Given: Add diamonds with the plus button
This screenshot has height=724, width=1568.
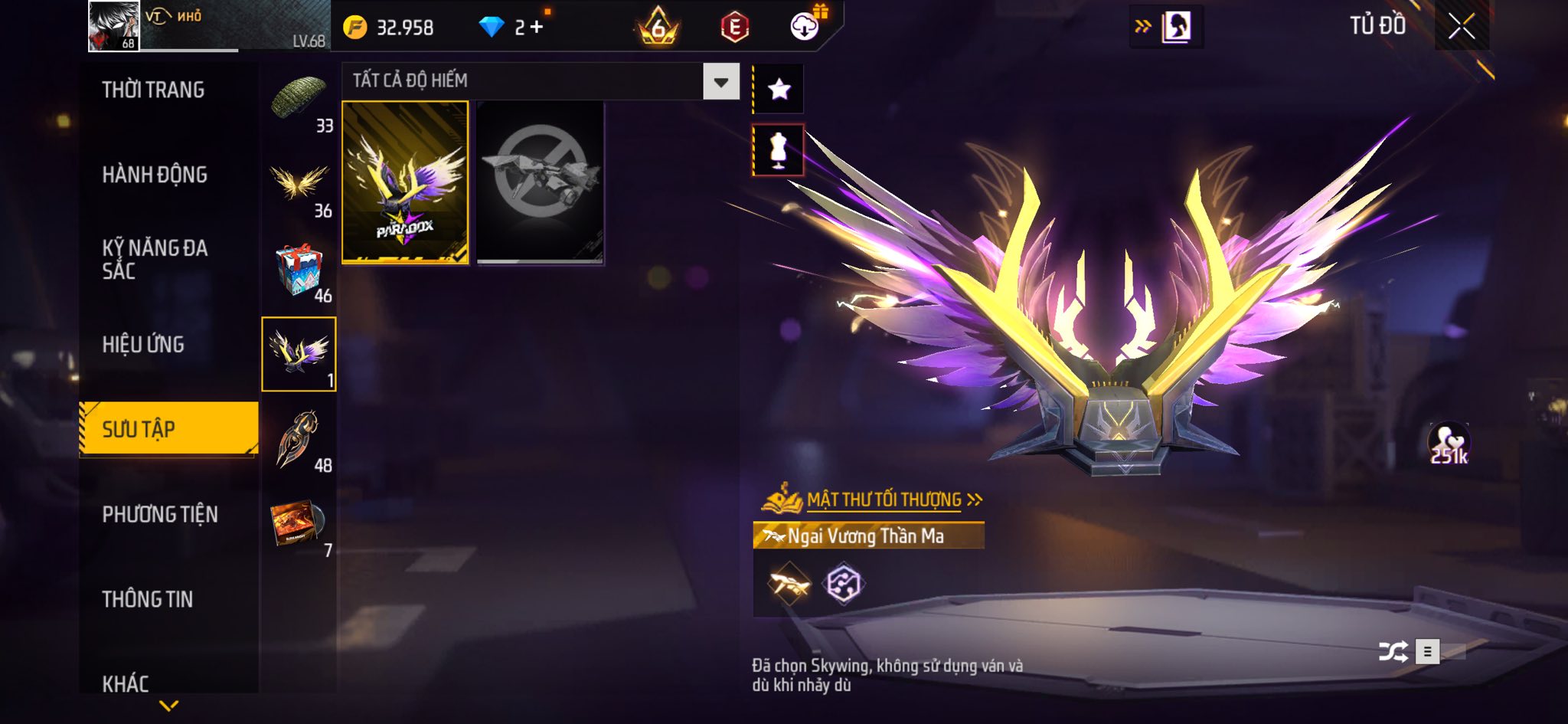Looking at the screenshot, I should tap(537, 28).
